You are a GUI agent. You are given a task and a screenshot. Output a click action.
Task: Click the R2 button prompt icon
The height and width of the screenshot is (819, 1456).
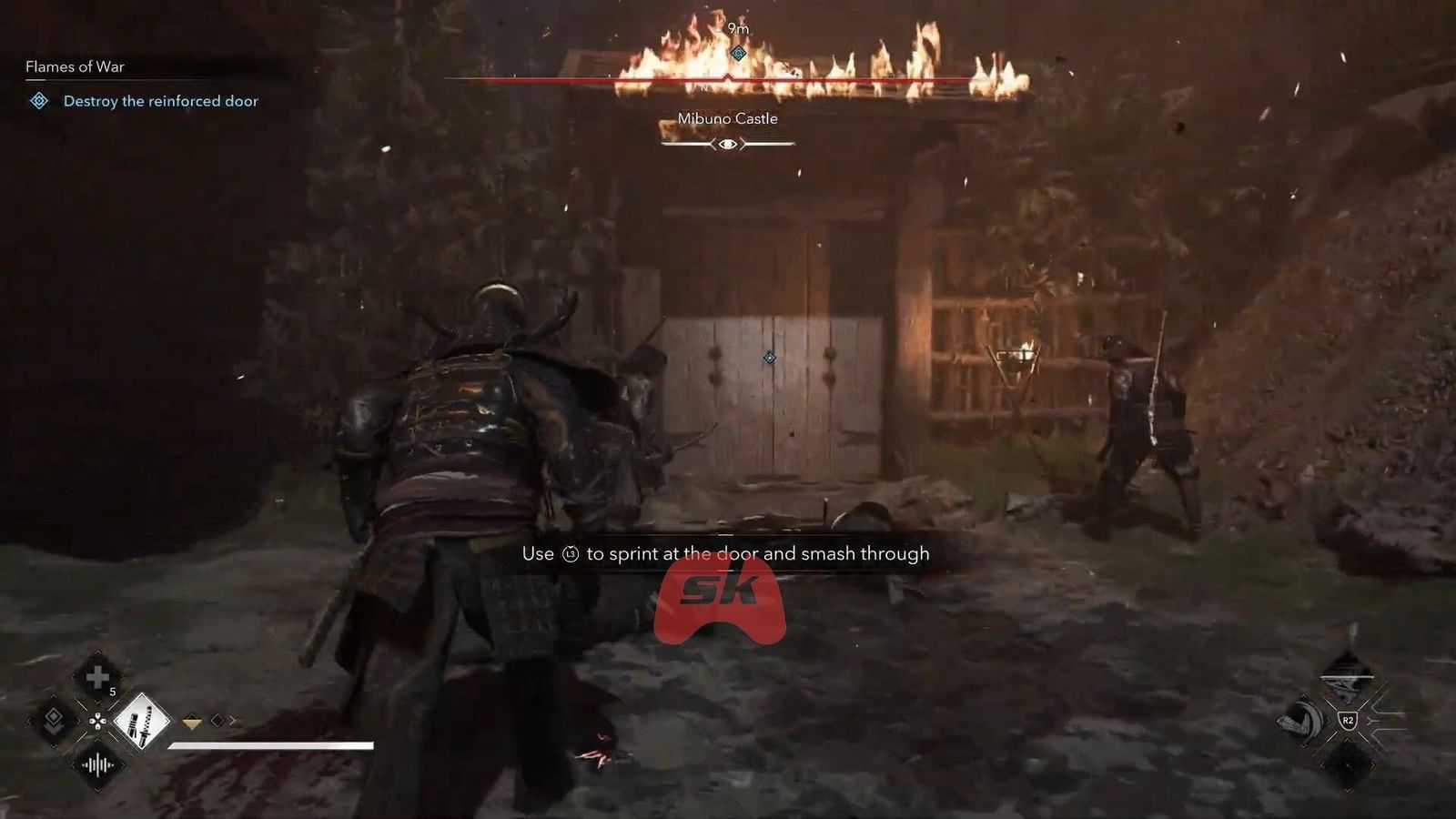pyautogui.click(x=1349, y=719)
